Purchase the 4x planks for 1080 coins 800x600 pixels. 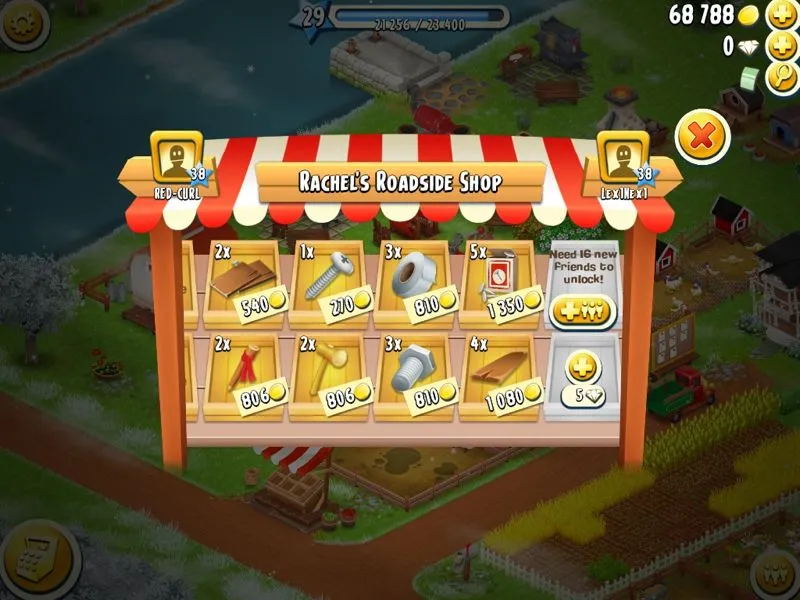[499, 377]
